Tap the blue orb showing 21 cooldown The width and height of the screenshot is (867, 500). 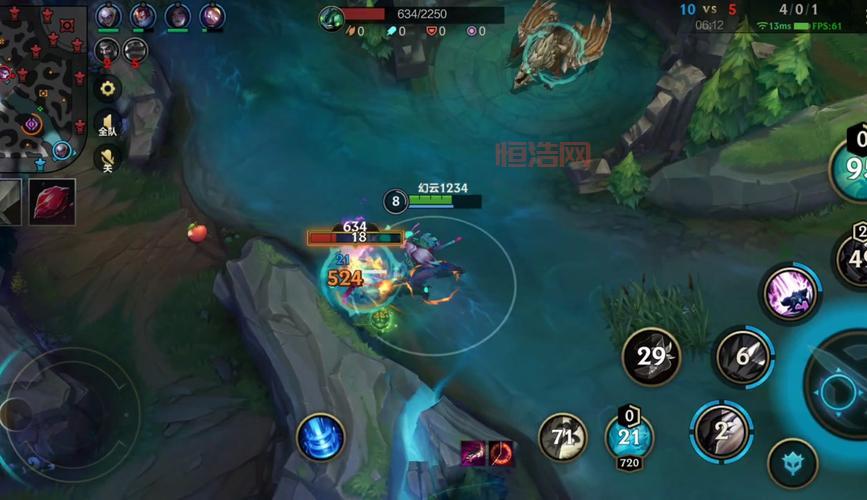tap(629, 437)
